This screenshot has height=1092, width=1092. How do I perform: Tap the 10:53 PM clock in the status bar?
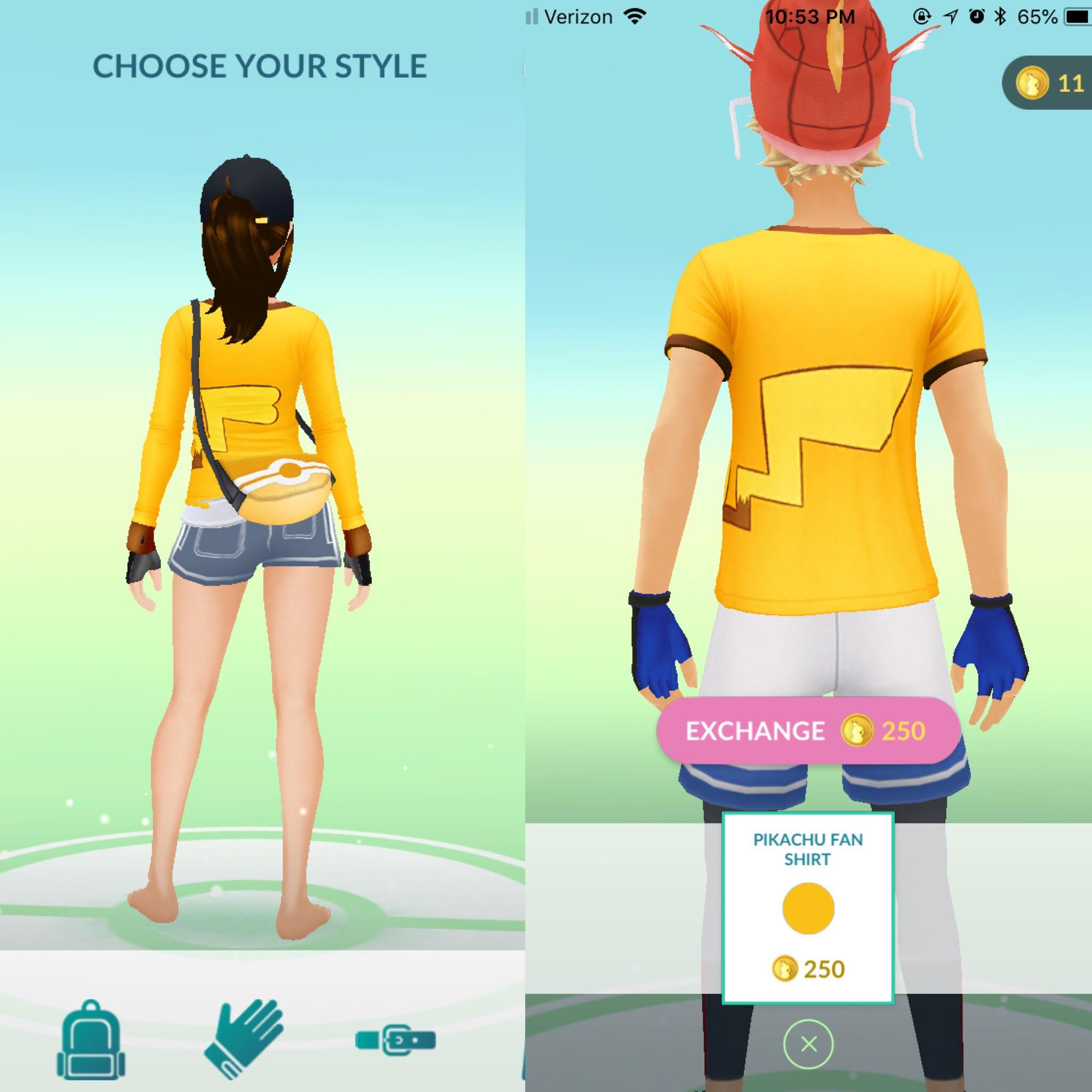[811, 16]
